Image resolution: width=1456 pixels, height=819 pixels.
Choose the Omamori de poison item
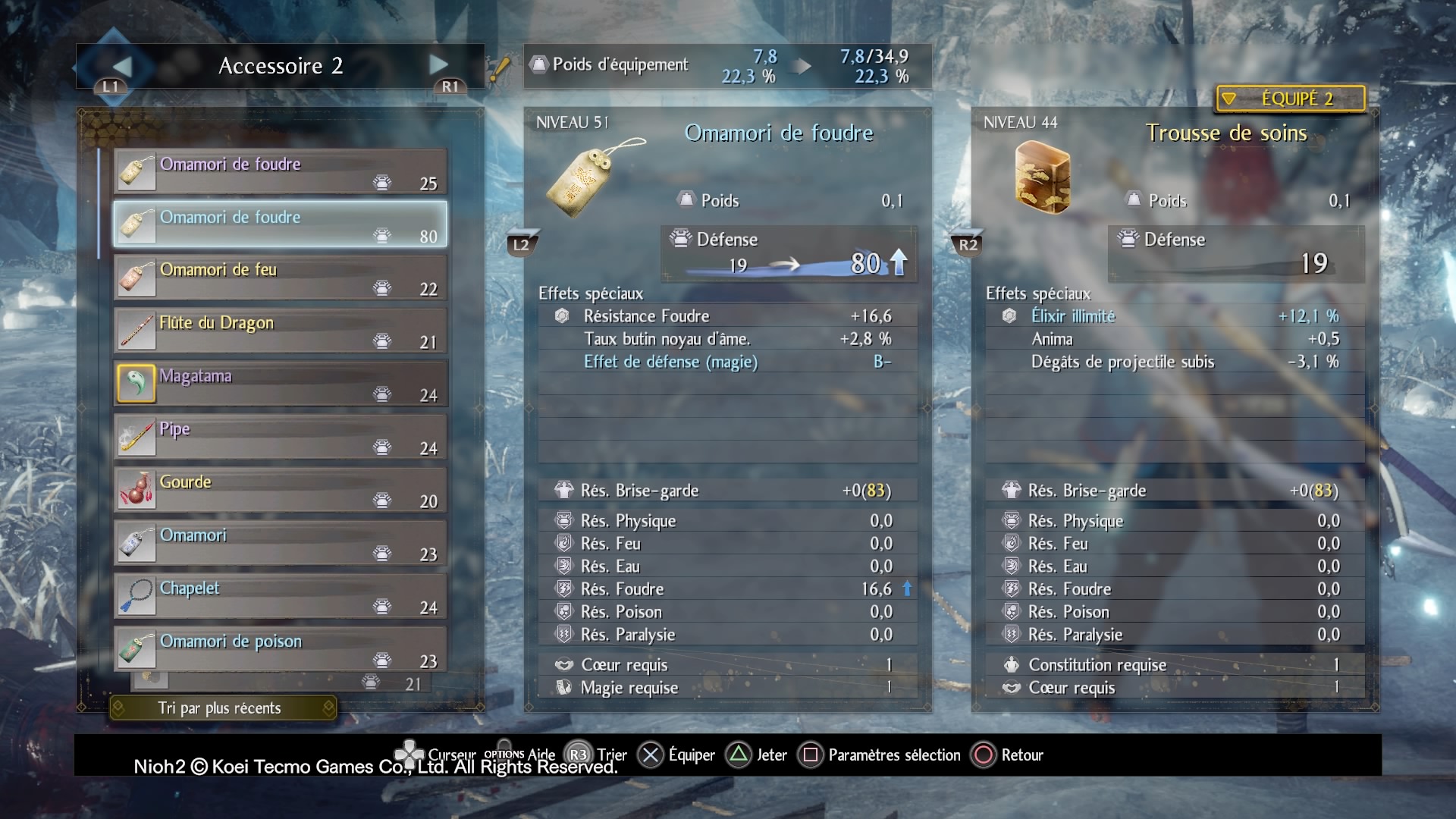click(280, 649)
